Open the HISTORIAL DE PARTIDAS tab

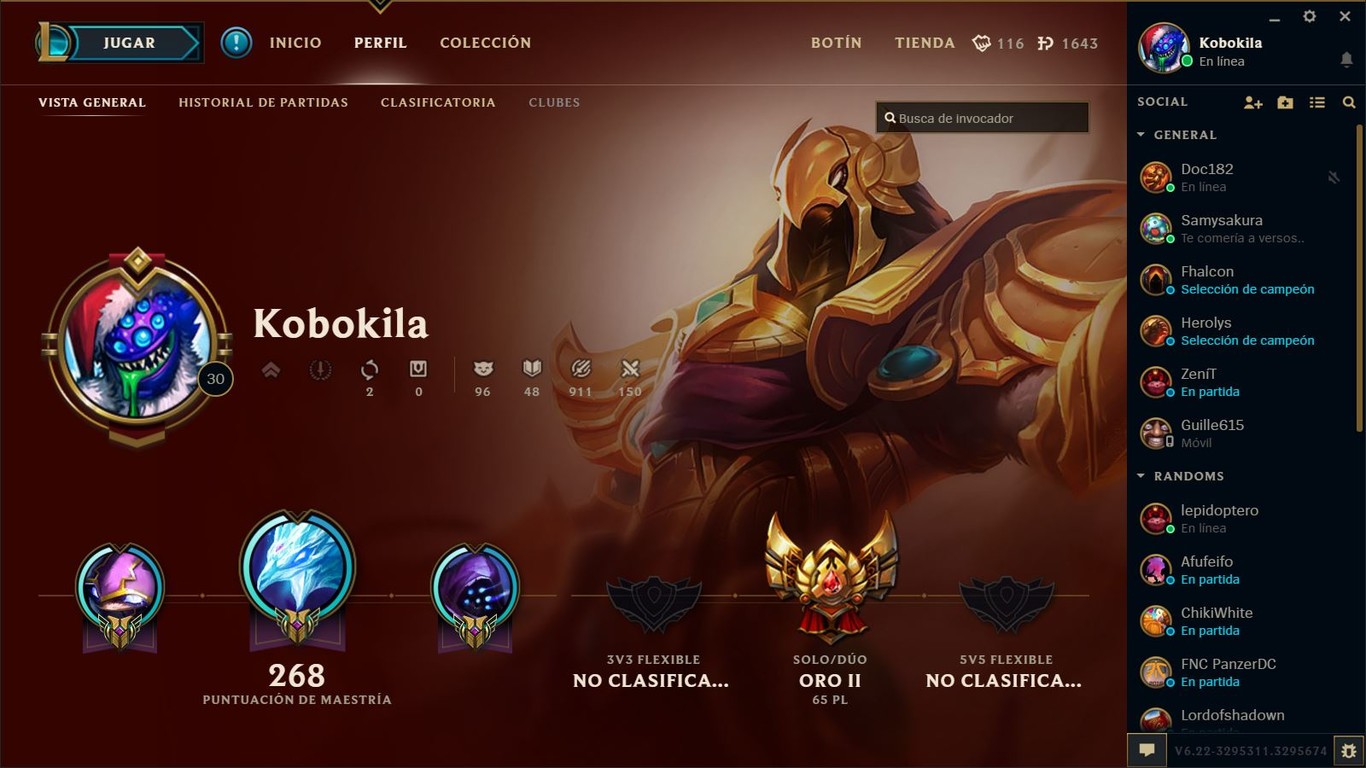263,102
